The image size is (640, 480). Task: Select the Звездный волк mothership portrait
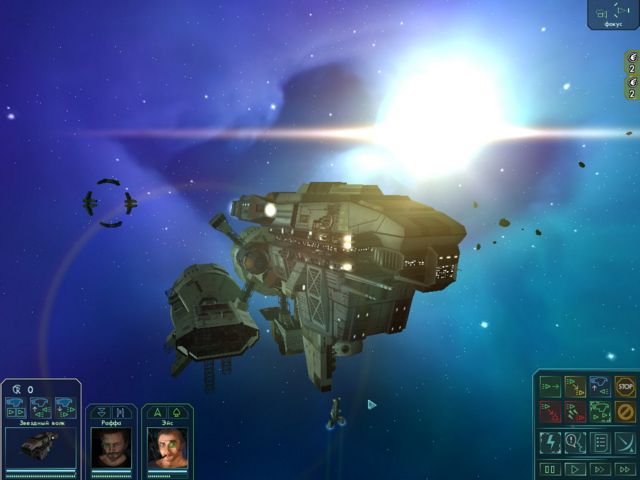click(40, 446)
